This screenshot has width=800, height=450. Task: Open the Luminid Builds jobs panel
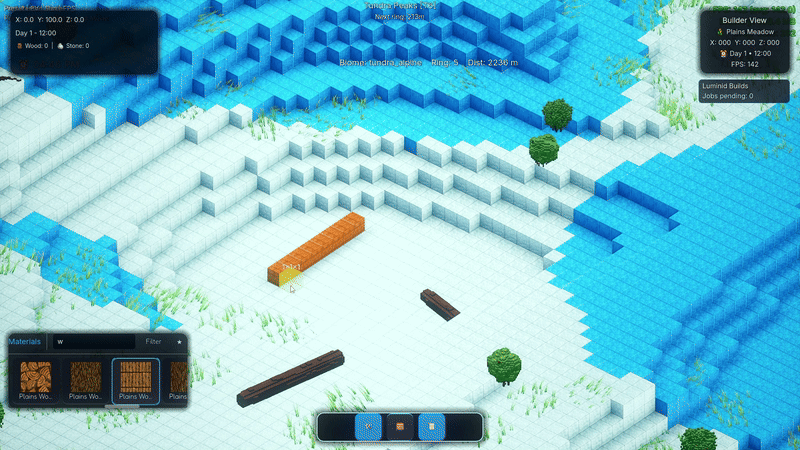(x=745, y=91)
